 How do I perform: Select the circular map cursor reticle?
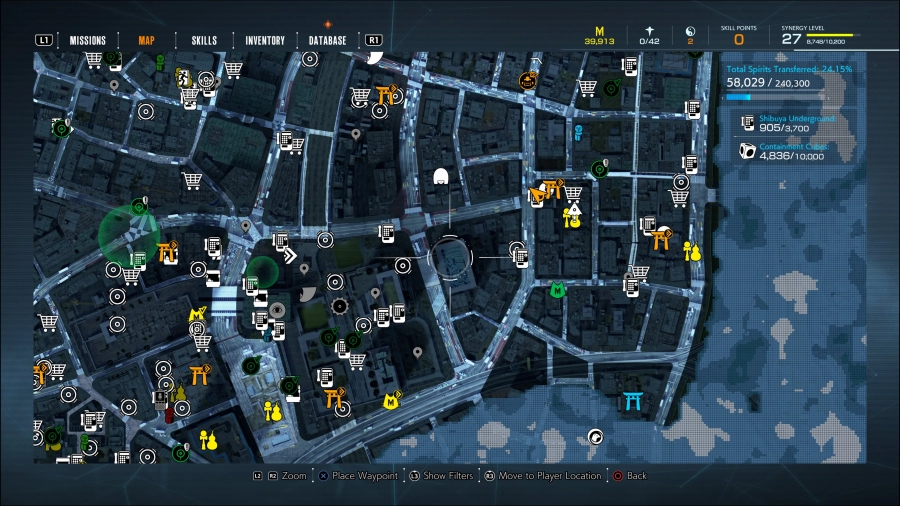(449, 258)
